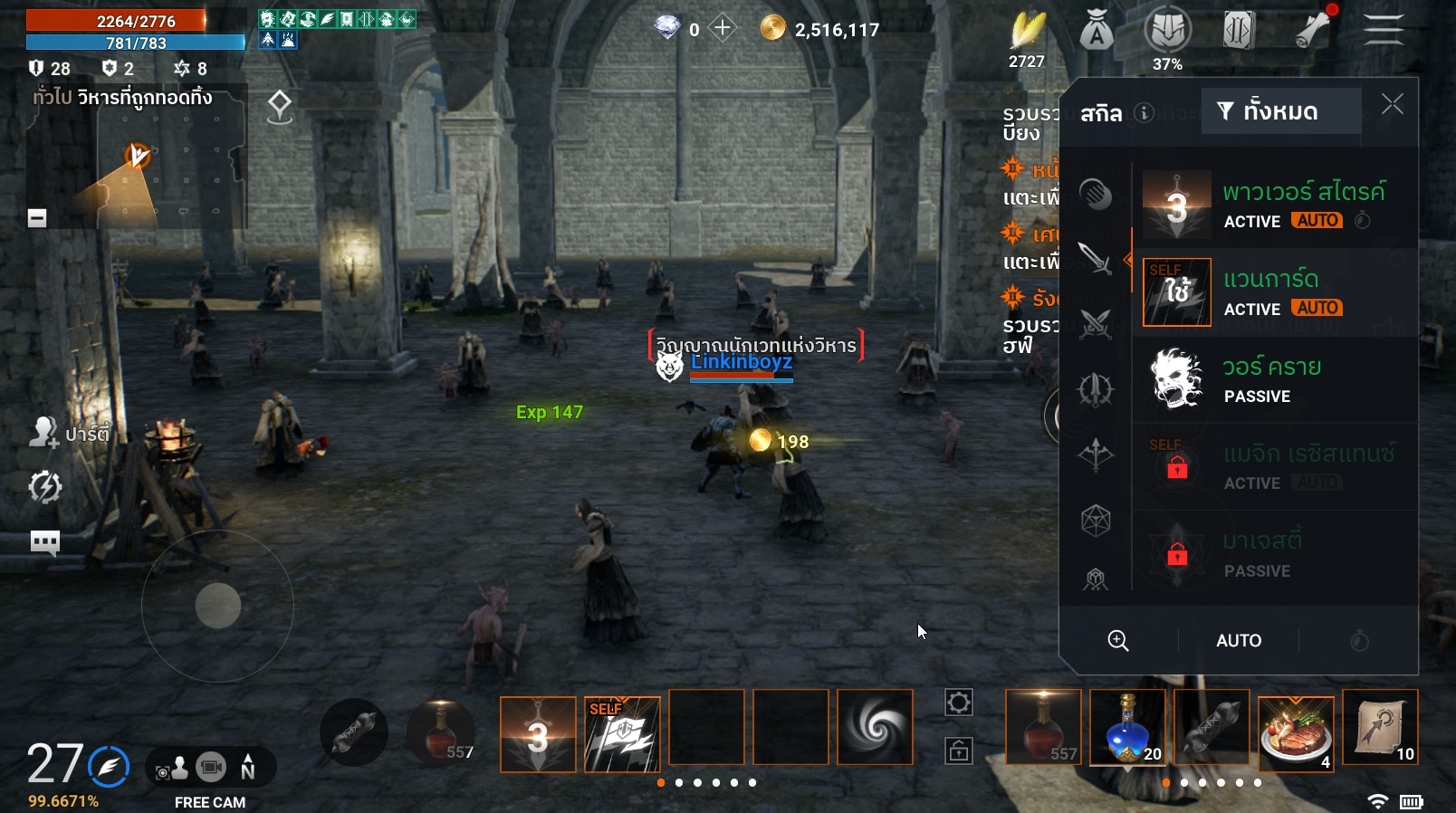1456x813 pixels.
Task: Open the ทั้งหมด skill filter dropdown
Action: [1280, 111]
